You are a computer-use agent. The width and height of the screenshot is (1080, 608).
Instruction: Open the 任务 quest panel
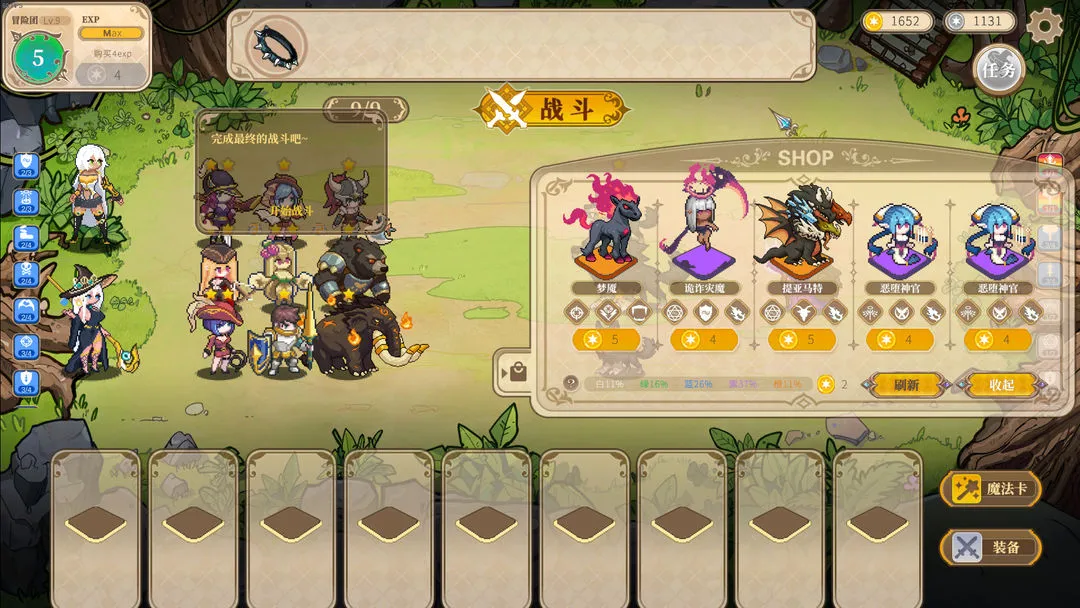(998, 70)
